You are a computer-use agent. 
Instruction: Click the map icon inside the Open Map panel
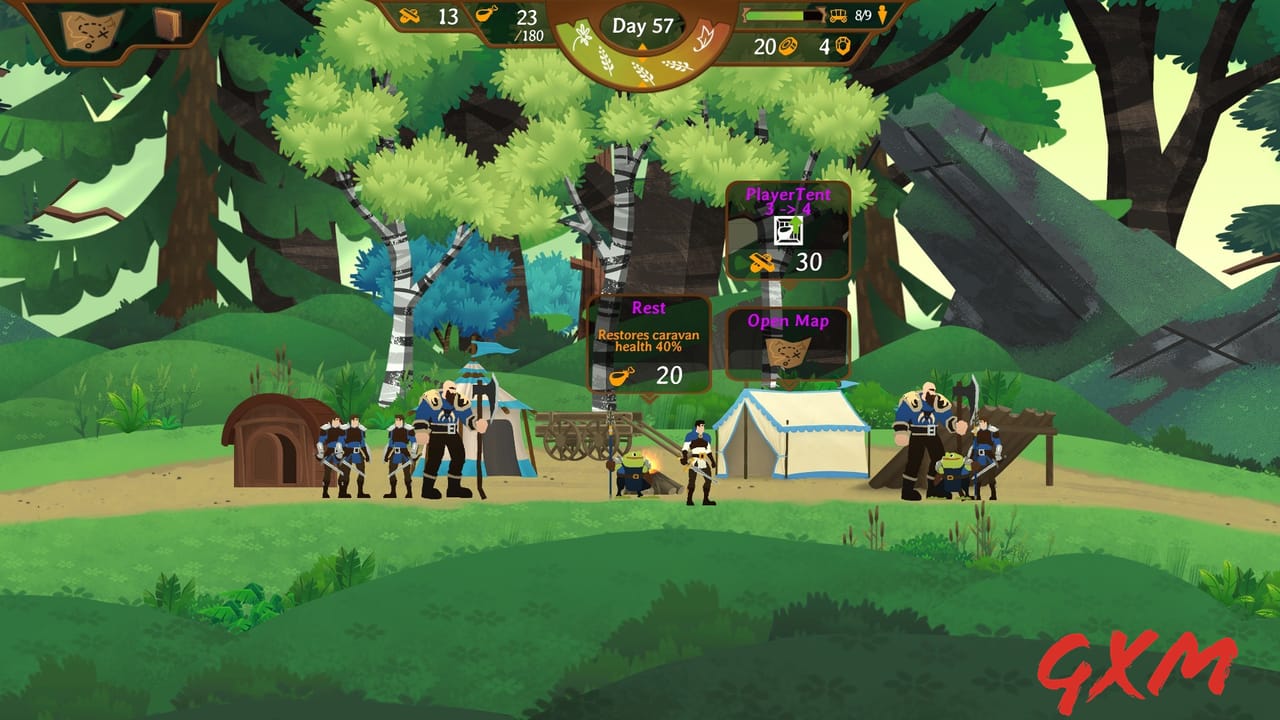(786, 351)
